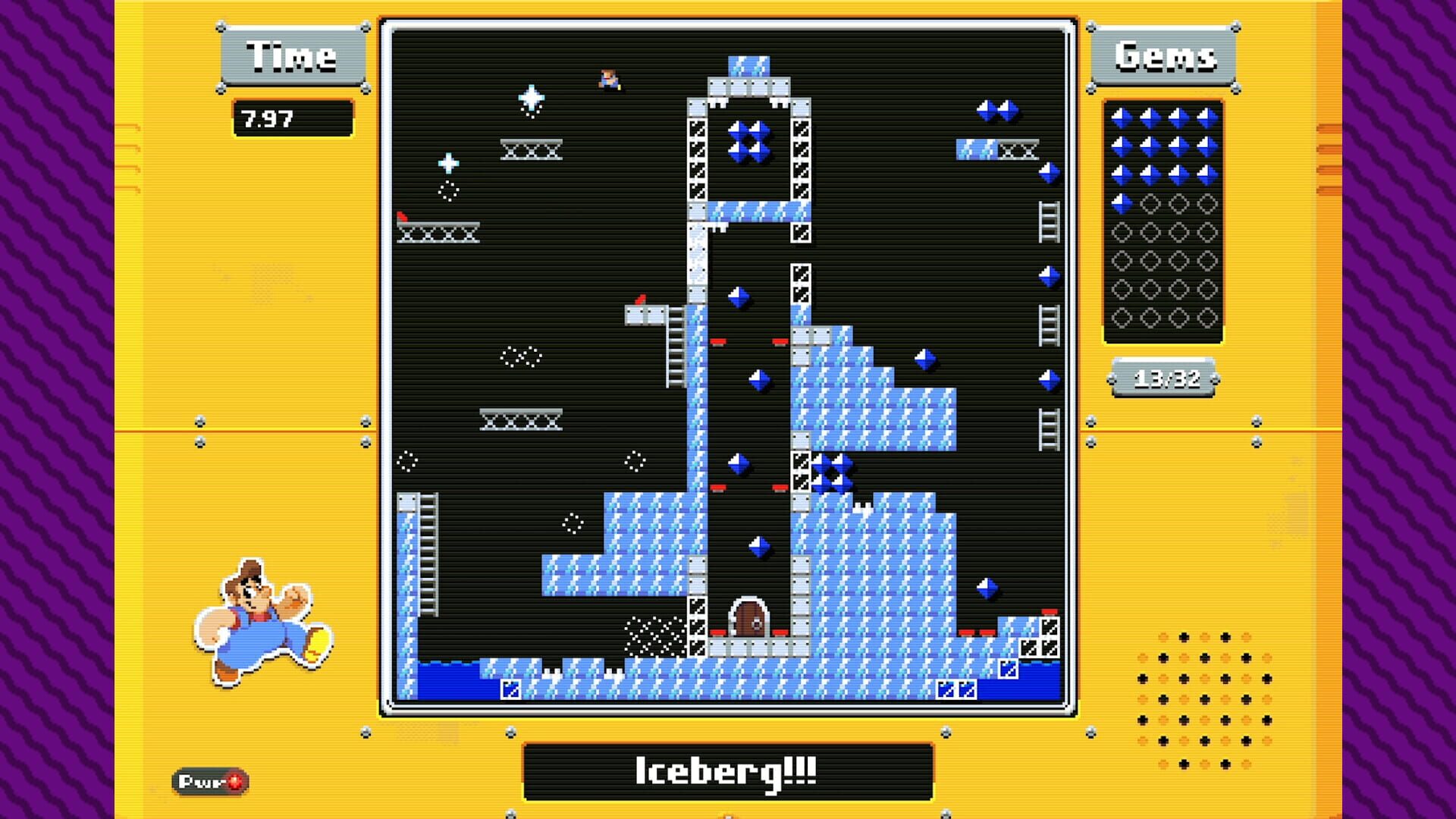Click the sparkle star near top left
The image size is (1456, 819).
tap(531, 99)
